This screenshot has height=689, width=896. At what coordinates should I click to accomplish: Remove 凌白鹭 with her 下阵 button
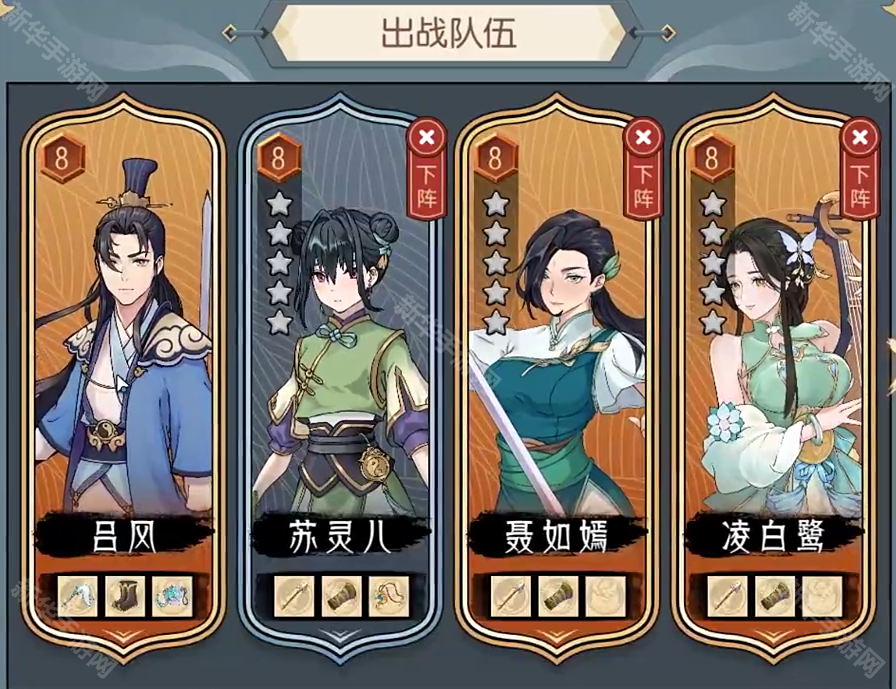[x=859, y=166]
